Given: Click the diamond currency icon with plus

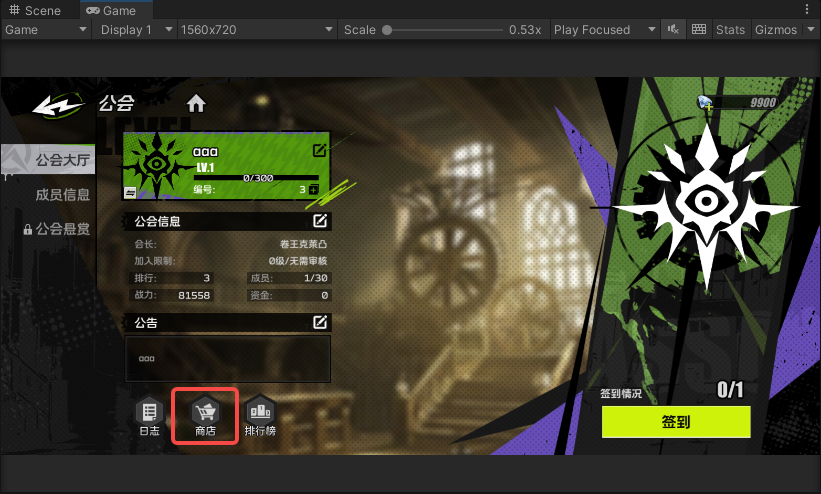Looking at the screenshot, I should coord(706,102).
